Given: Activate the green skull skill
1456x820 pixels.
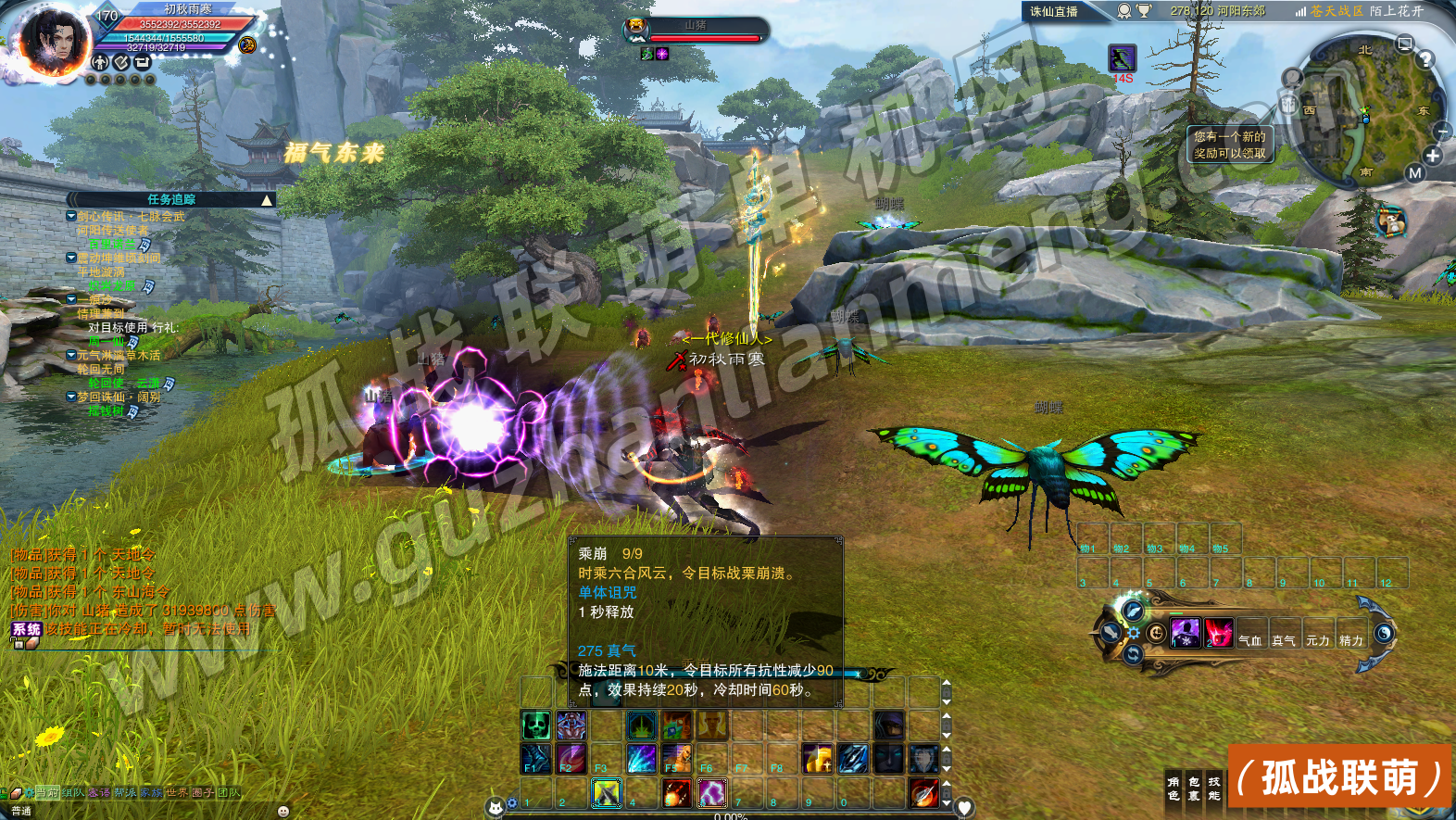Looking at the screenshot, I should coord(535,725).
